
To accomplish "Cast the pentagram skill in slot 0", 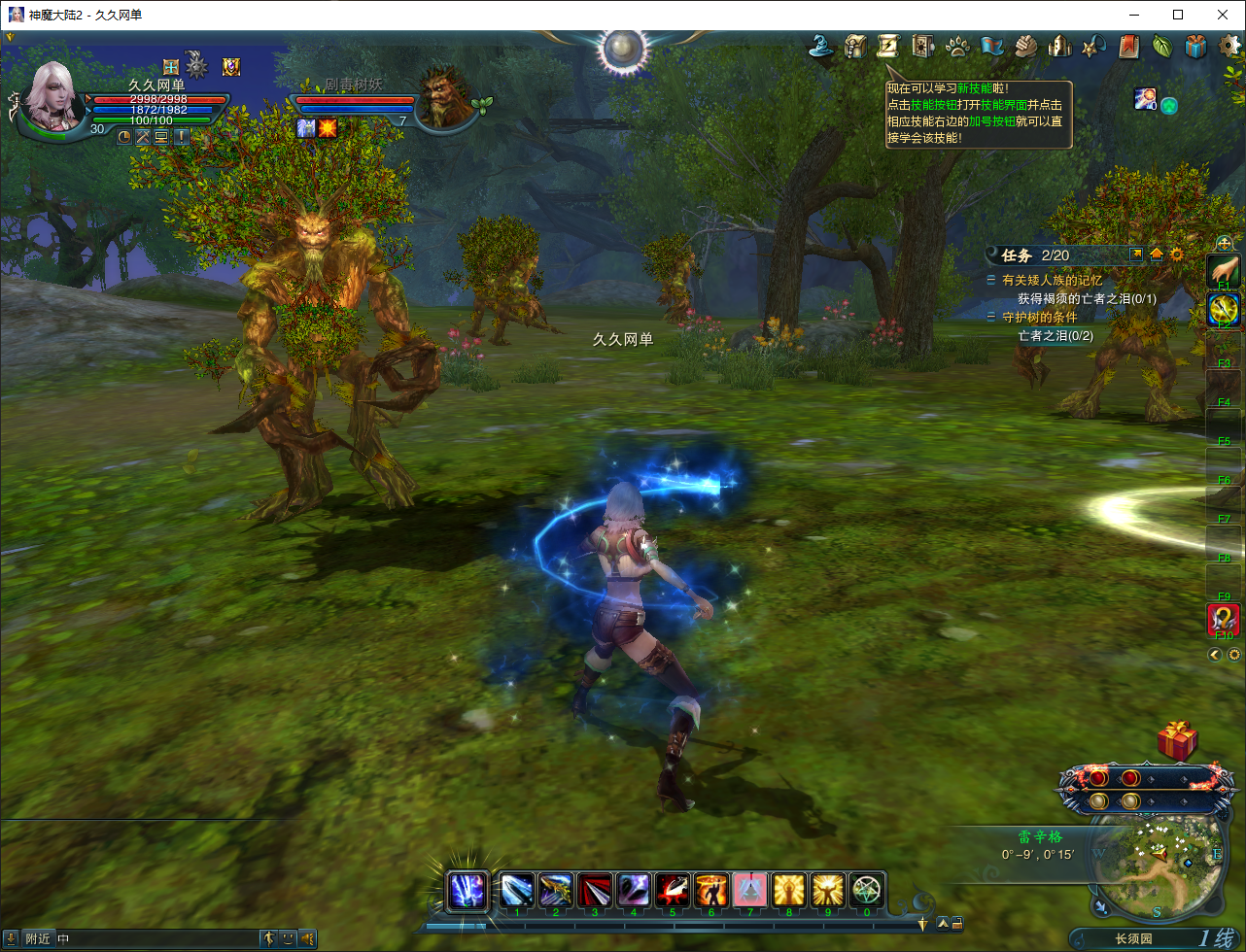I will coord(867,889).
